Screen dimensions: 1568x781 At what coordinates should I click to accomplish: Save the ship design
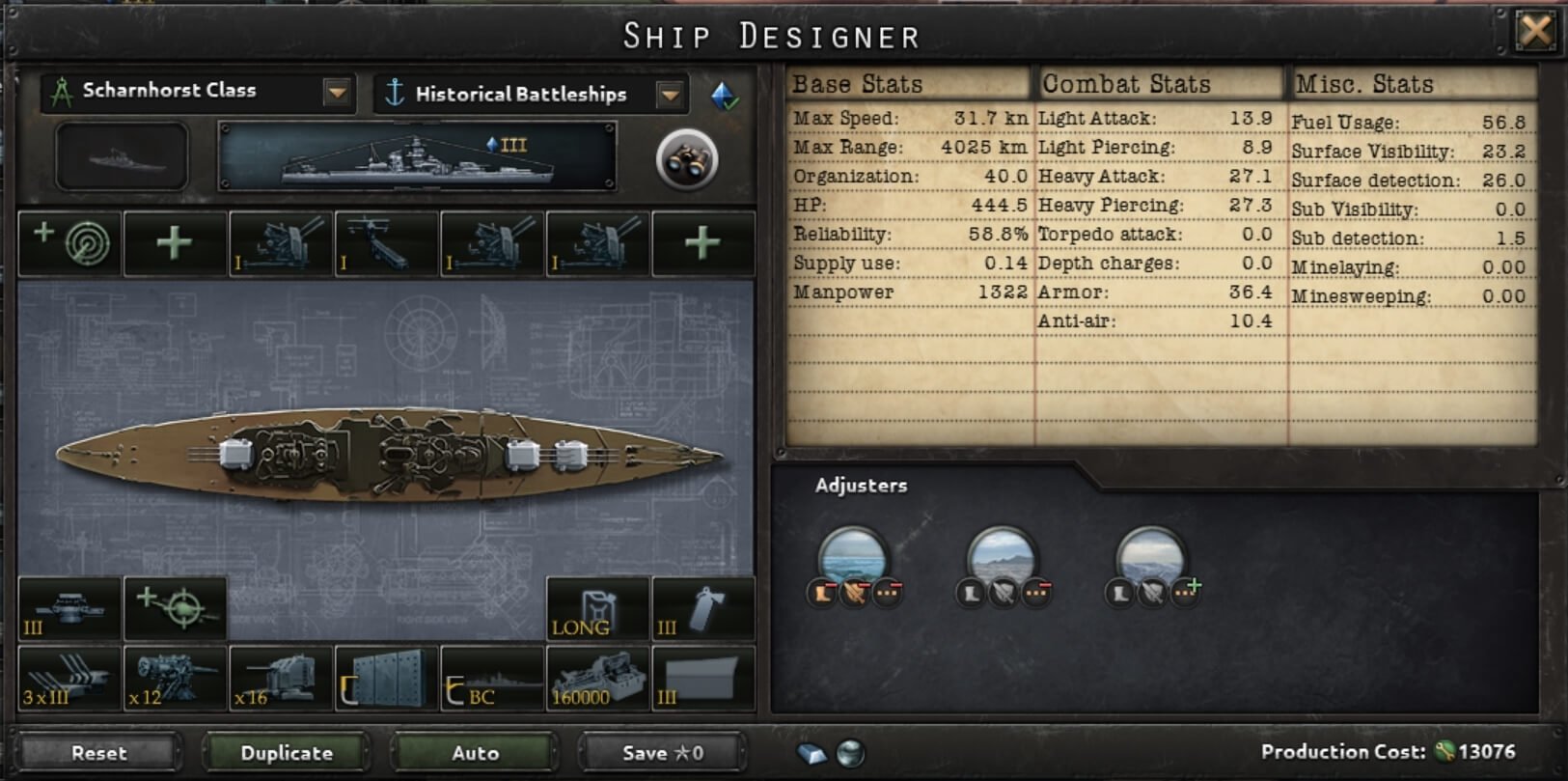click(662, 753)
